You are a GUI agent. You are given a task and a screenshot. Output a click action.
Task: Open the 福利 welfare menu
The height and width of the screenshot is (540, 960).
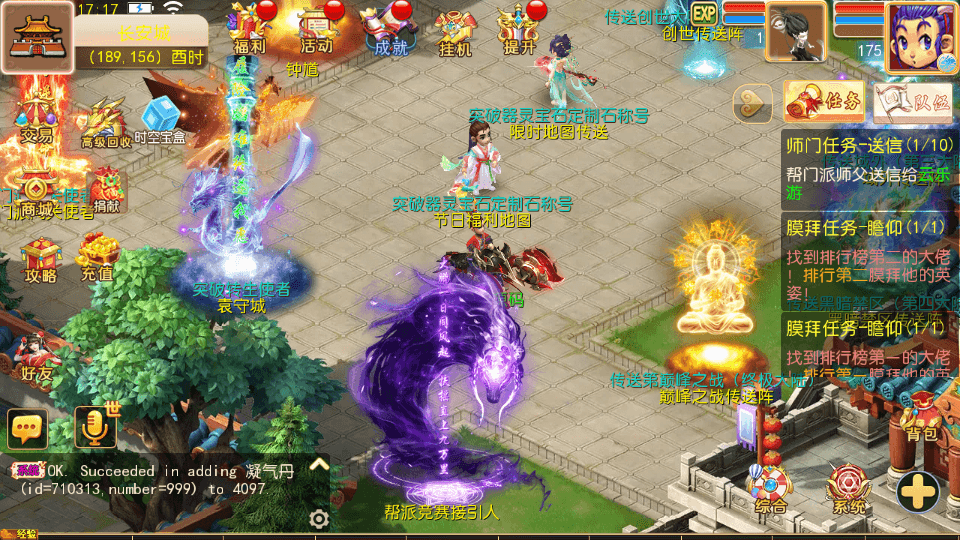point(248,30)
